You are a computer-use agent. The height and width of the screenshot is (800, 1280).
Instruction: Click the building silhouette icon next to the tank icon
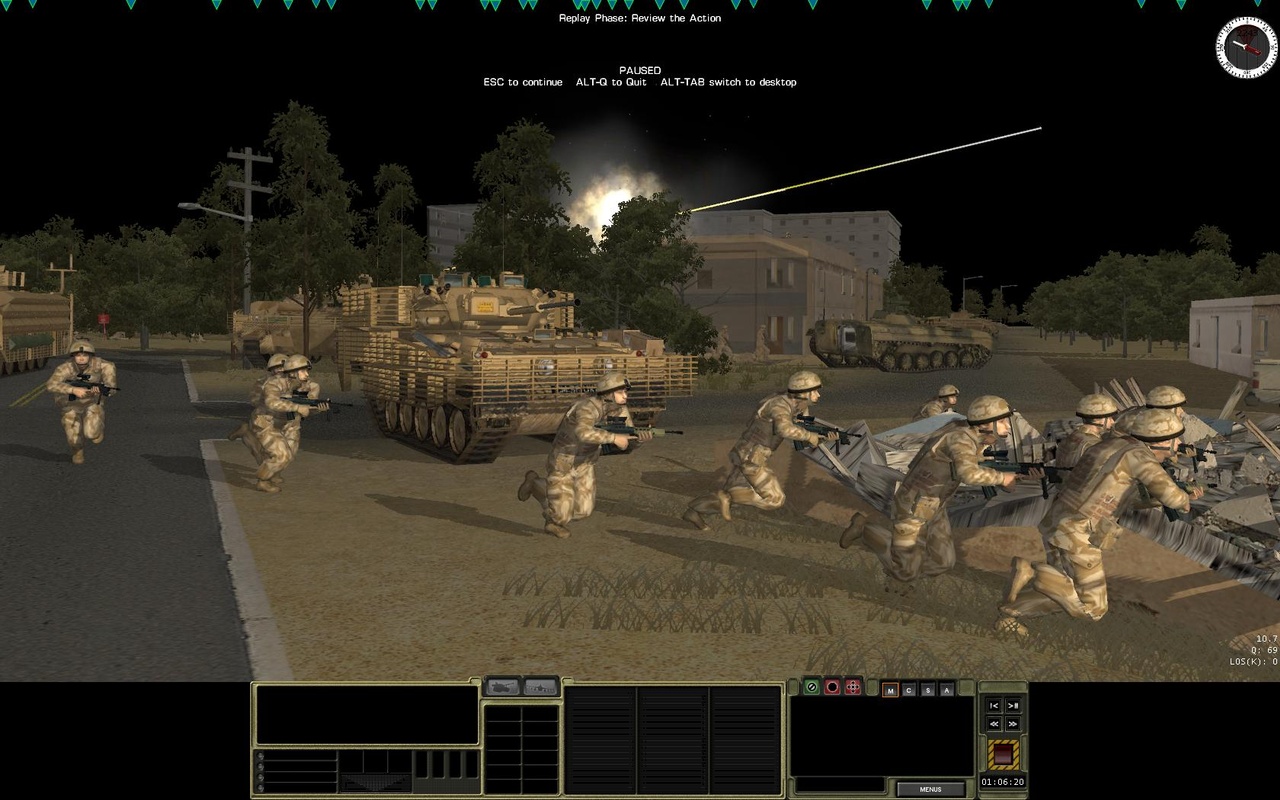tap(539, 688)
